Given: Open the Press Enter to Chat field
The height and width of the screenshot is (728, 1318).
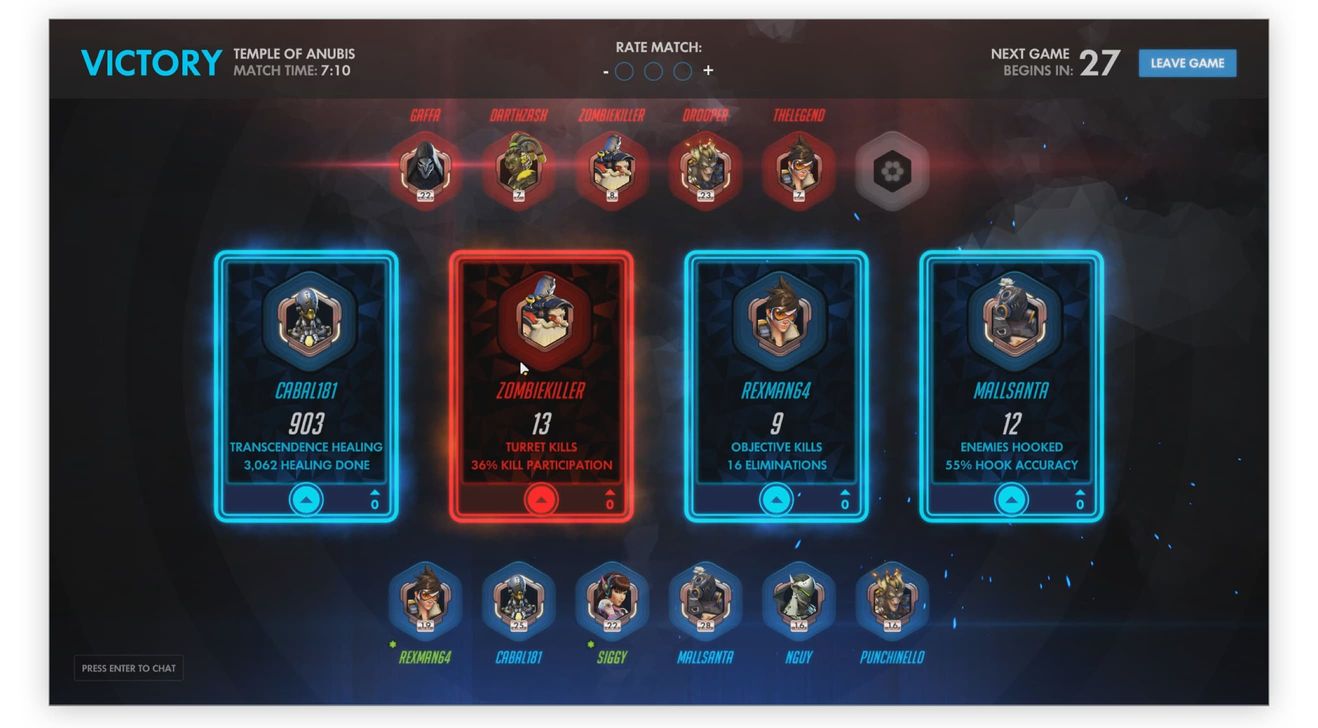Looking at the screenshot, I should point(128,668).
